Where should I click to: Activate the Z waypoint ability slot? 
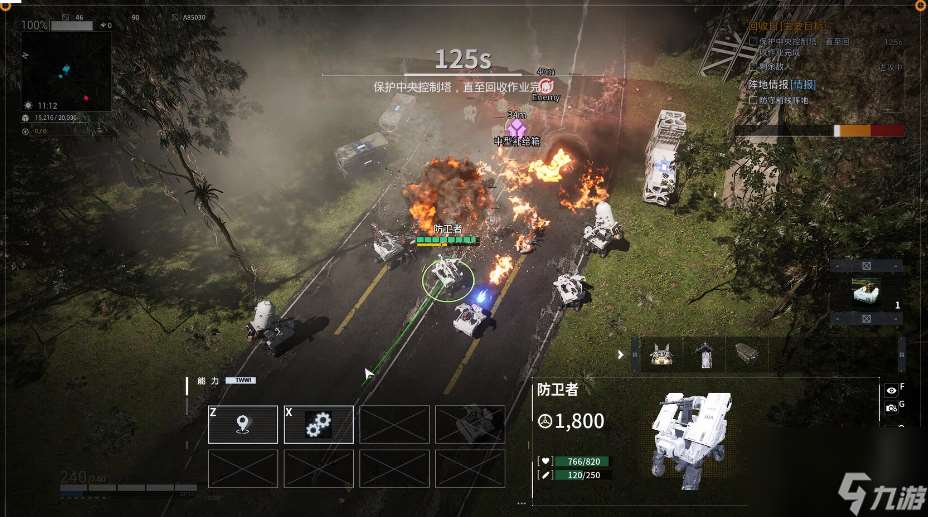pos(243,424)
